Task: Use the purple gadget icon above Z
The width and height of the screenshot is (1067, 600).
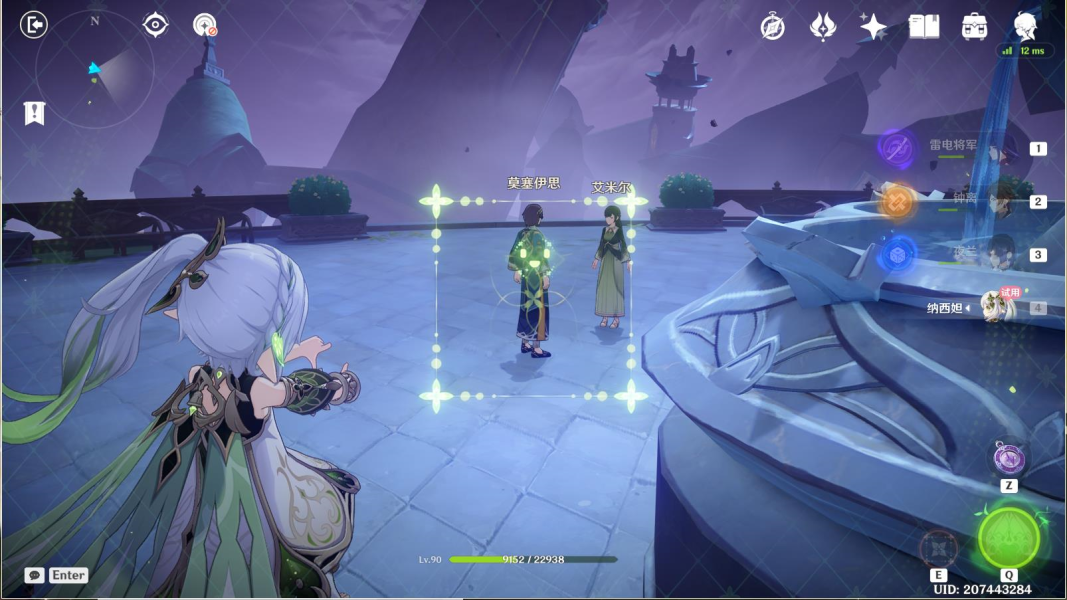Action: tap(1009, 458)
